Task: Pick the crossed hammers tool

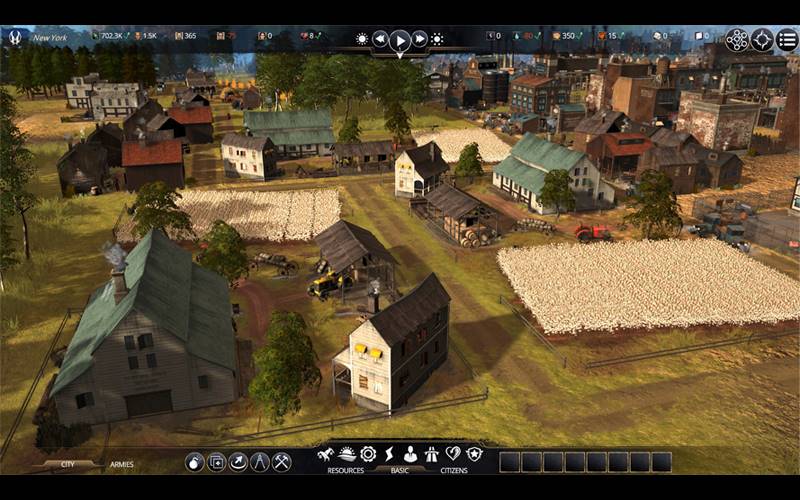Action: pos(282,462)
